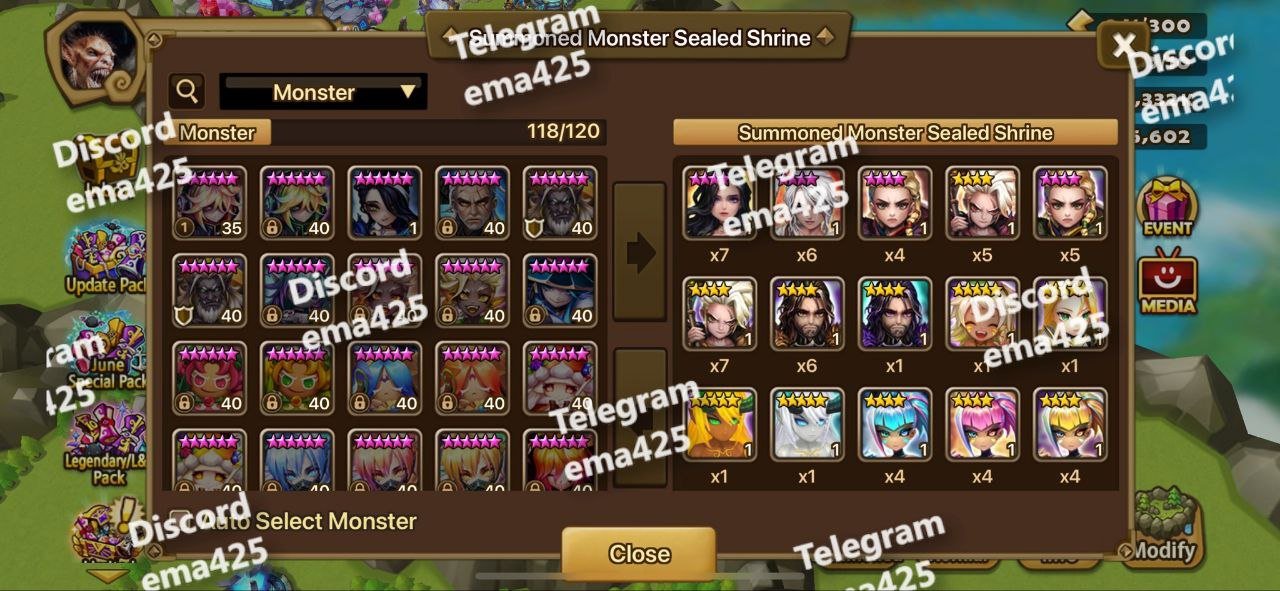This screenshot has width=1280, height=591.
Task: Open the Monster filter dropdown
Action: [x=323, y=92]
